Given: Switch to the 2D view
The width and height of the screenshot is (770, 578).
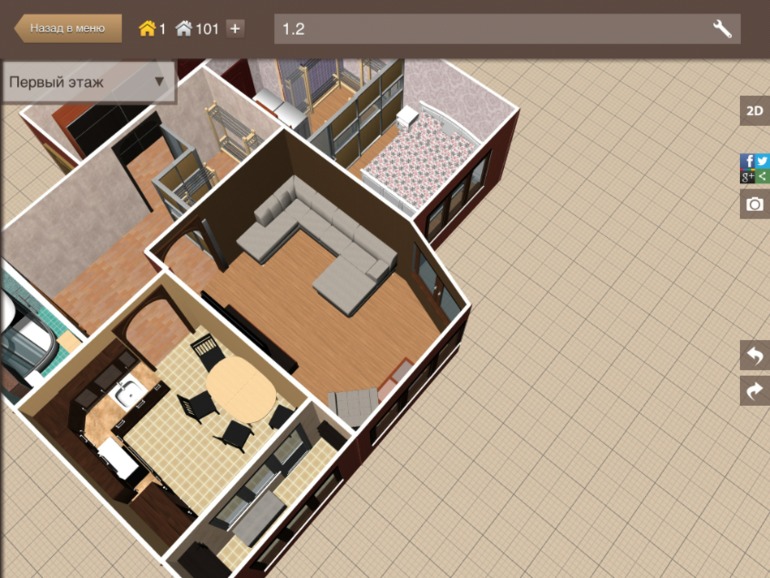Looking at the screenshot, I should pyautogui.click(x=754, y=111).
